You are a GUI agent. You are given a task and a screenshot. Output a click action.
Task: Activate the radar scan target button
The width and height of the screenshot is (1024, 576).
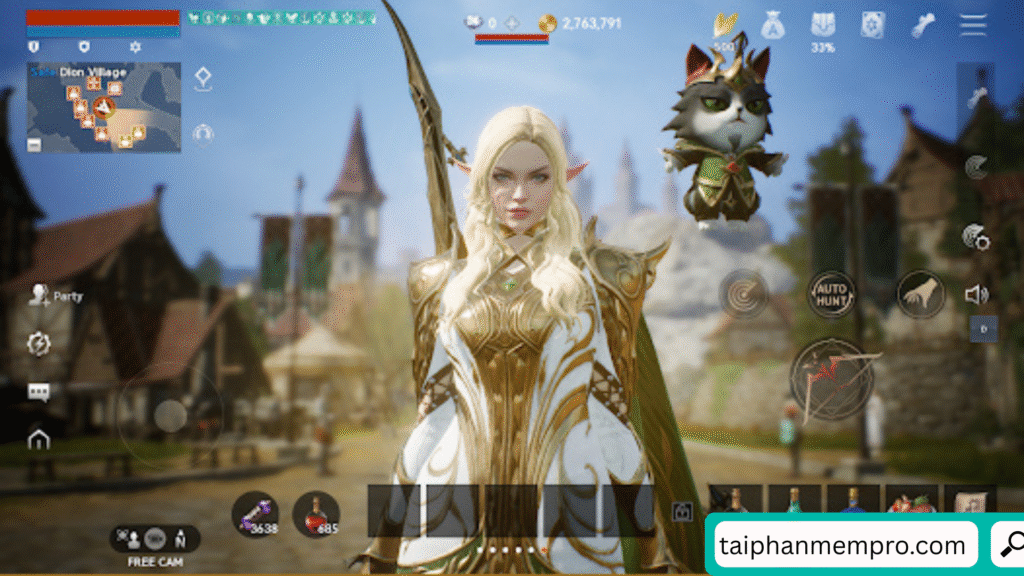743,293
